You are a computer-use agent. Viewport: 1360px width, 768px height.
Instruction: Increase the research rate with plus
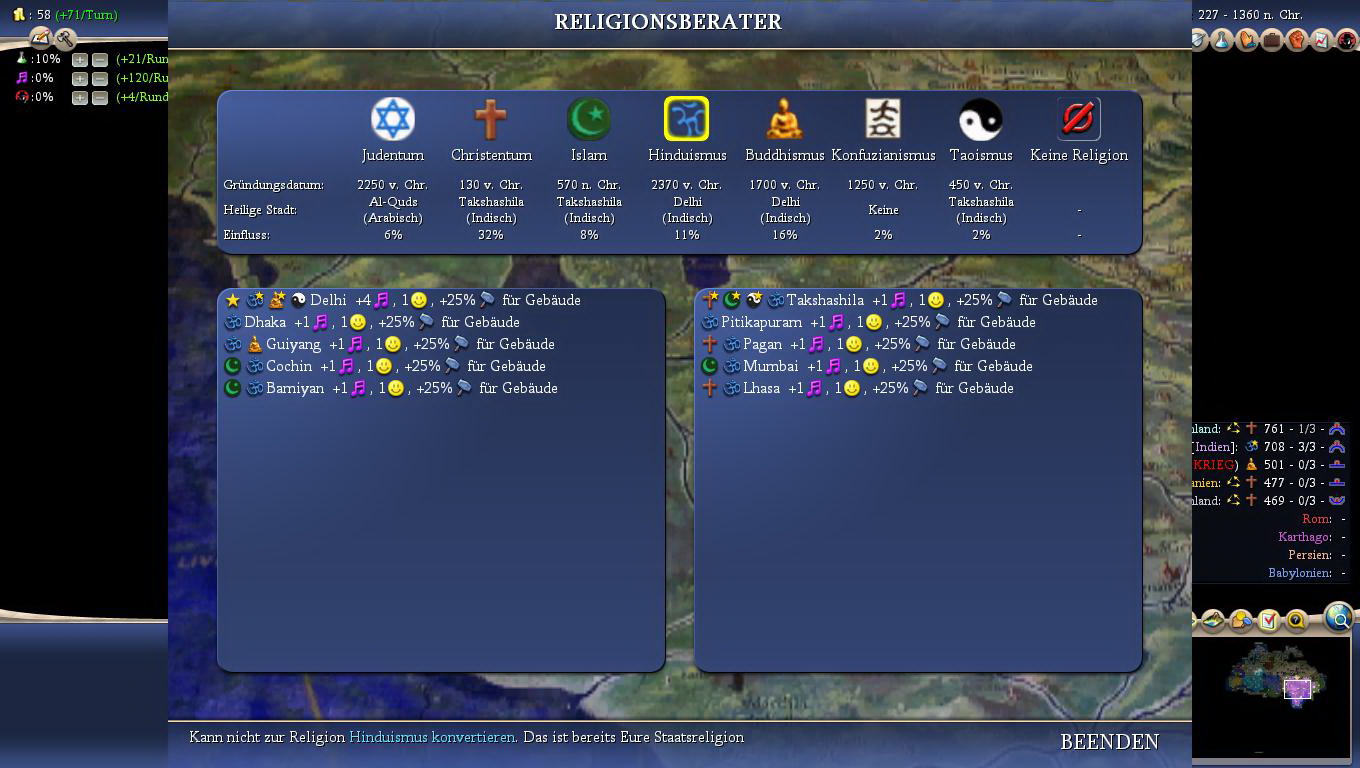[80, 60]
